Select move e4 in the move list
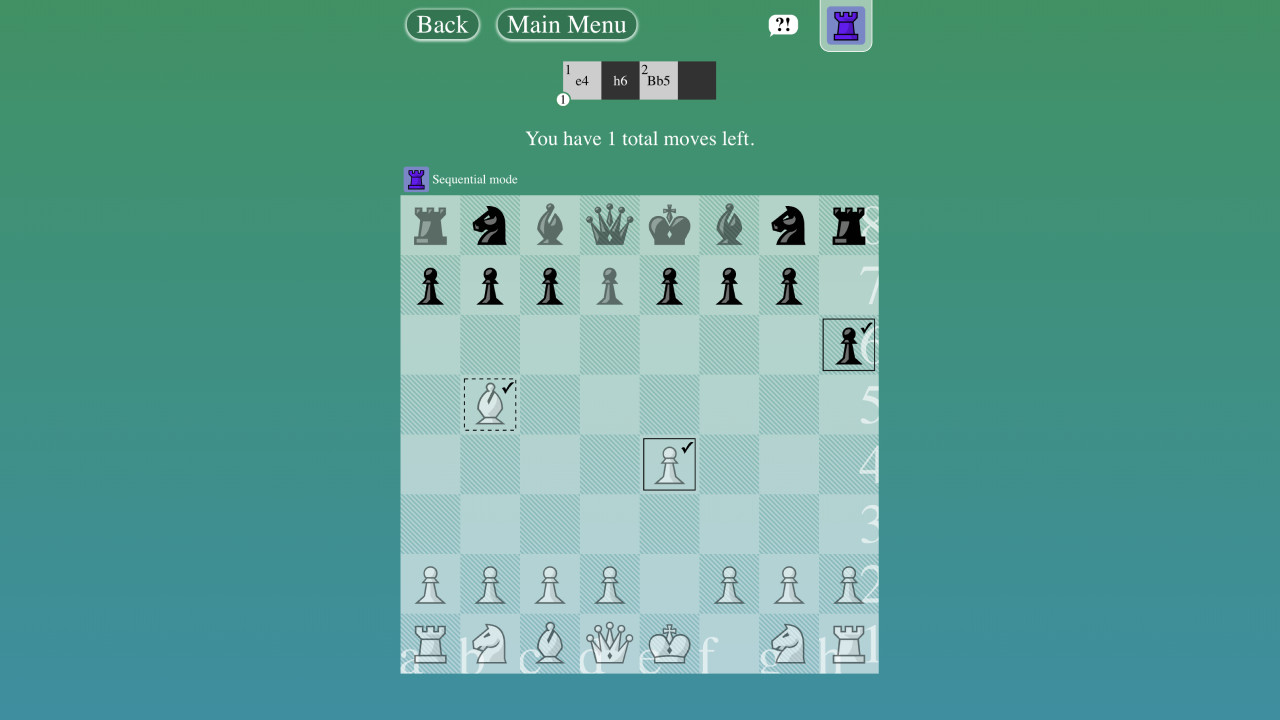1280x720 pixels. [581, 80]
